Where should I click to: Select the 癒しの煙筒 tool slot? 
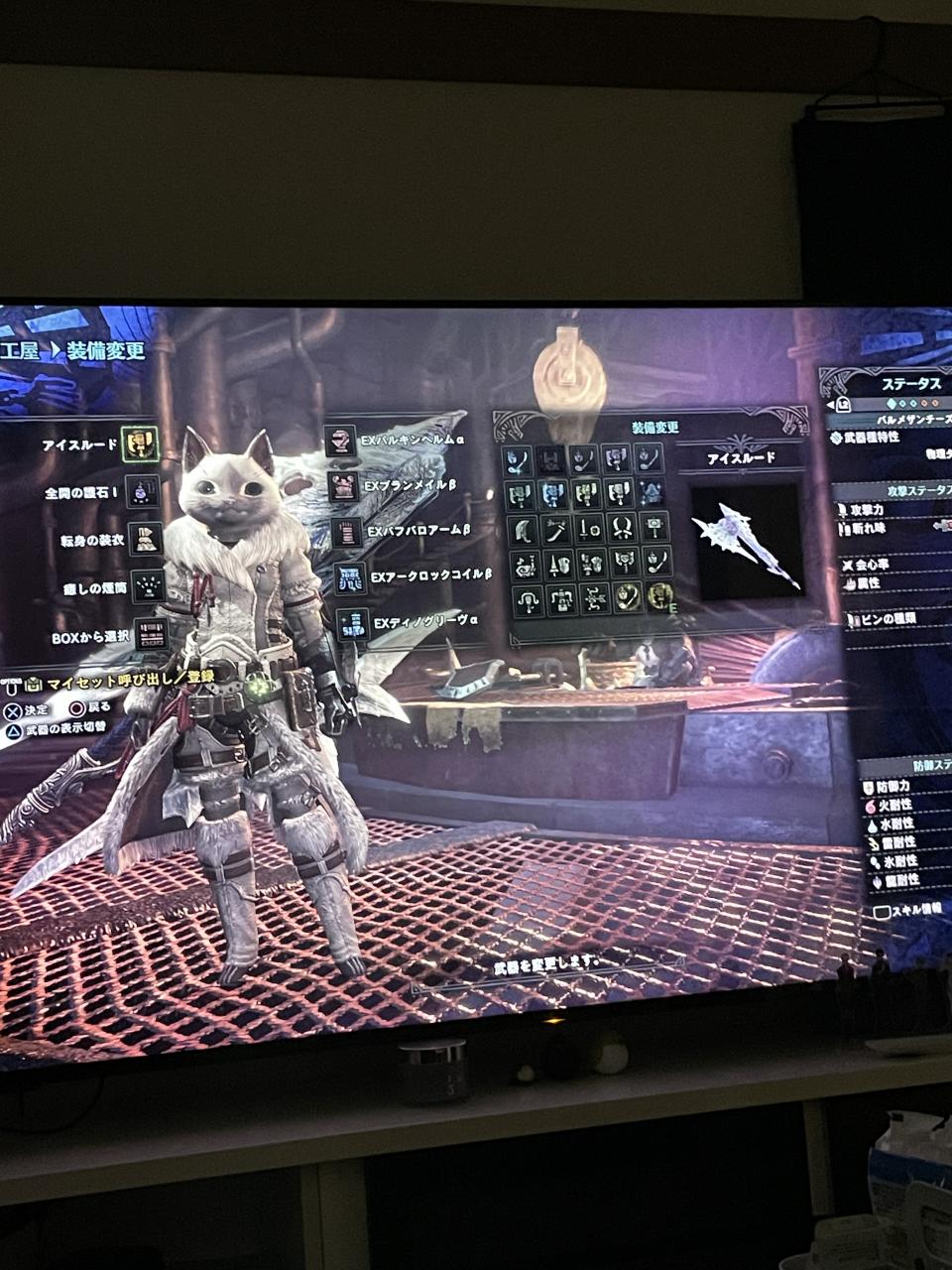click(x=148, y=583)
